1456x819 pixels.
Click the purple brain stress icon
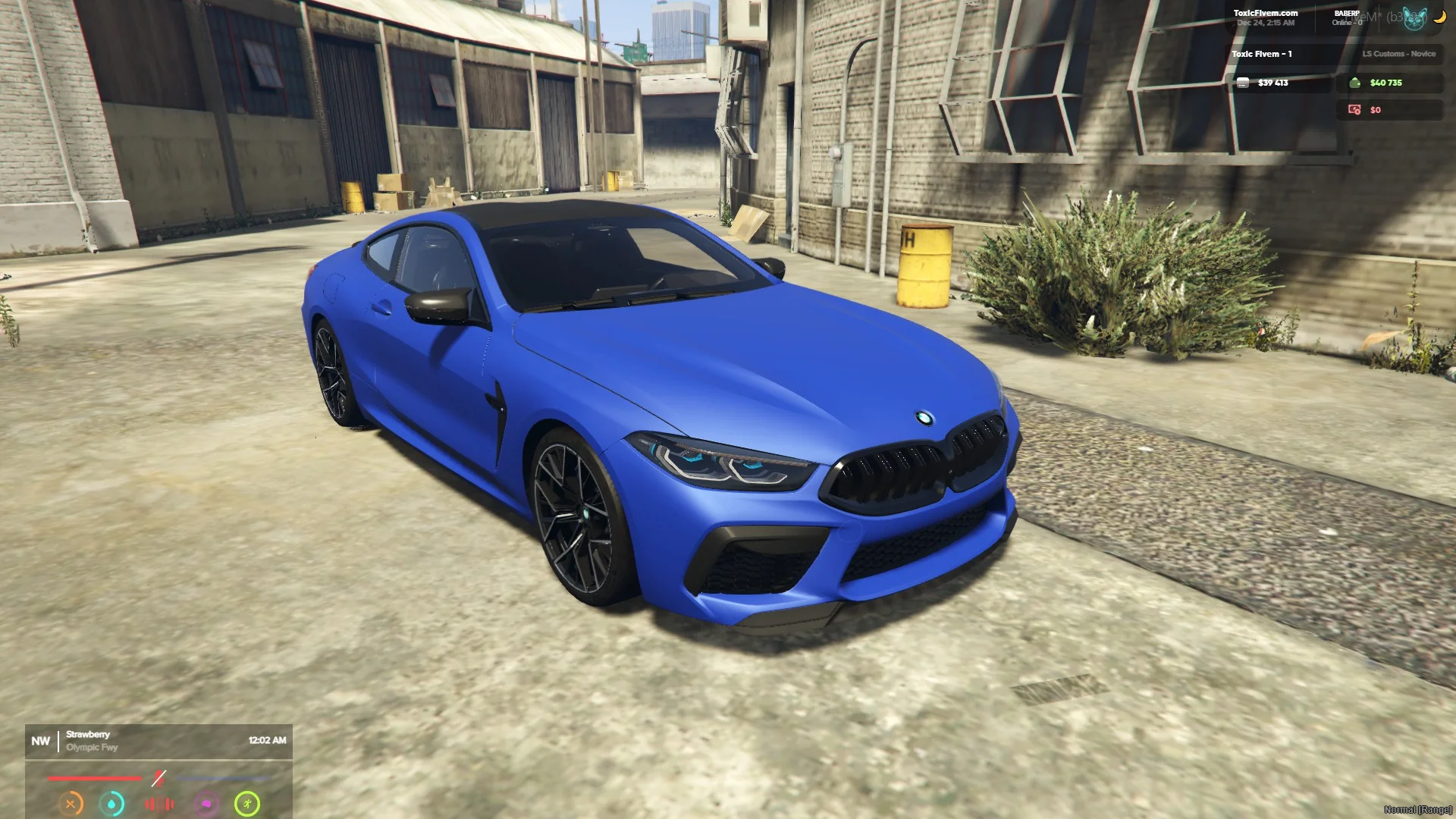[206, 803]
